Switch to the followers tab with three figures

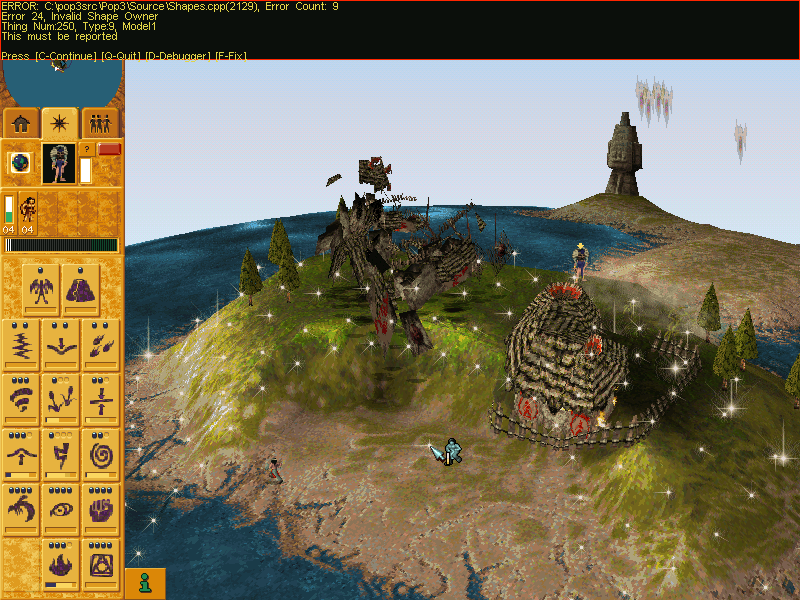[100, 123]
